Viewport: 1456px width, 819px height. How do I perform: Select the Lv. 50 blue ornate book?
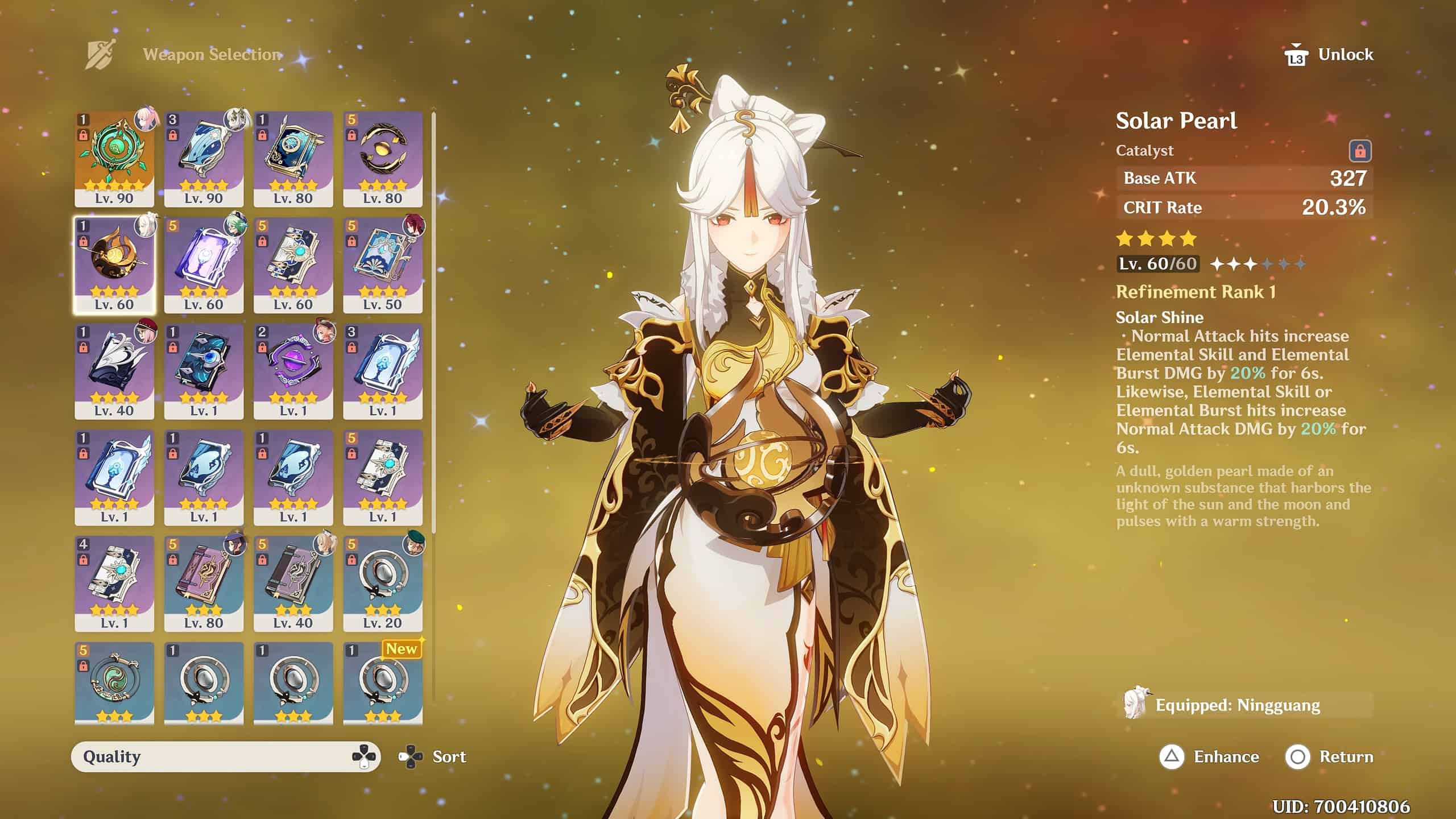click(x=382, y=264)
